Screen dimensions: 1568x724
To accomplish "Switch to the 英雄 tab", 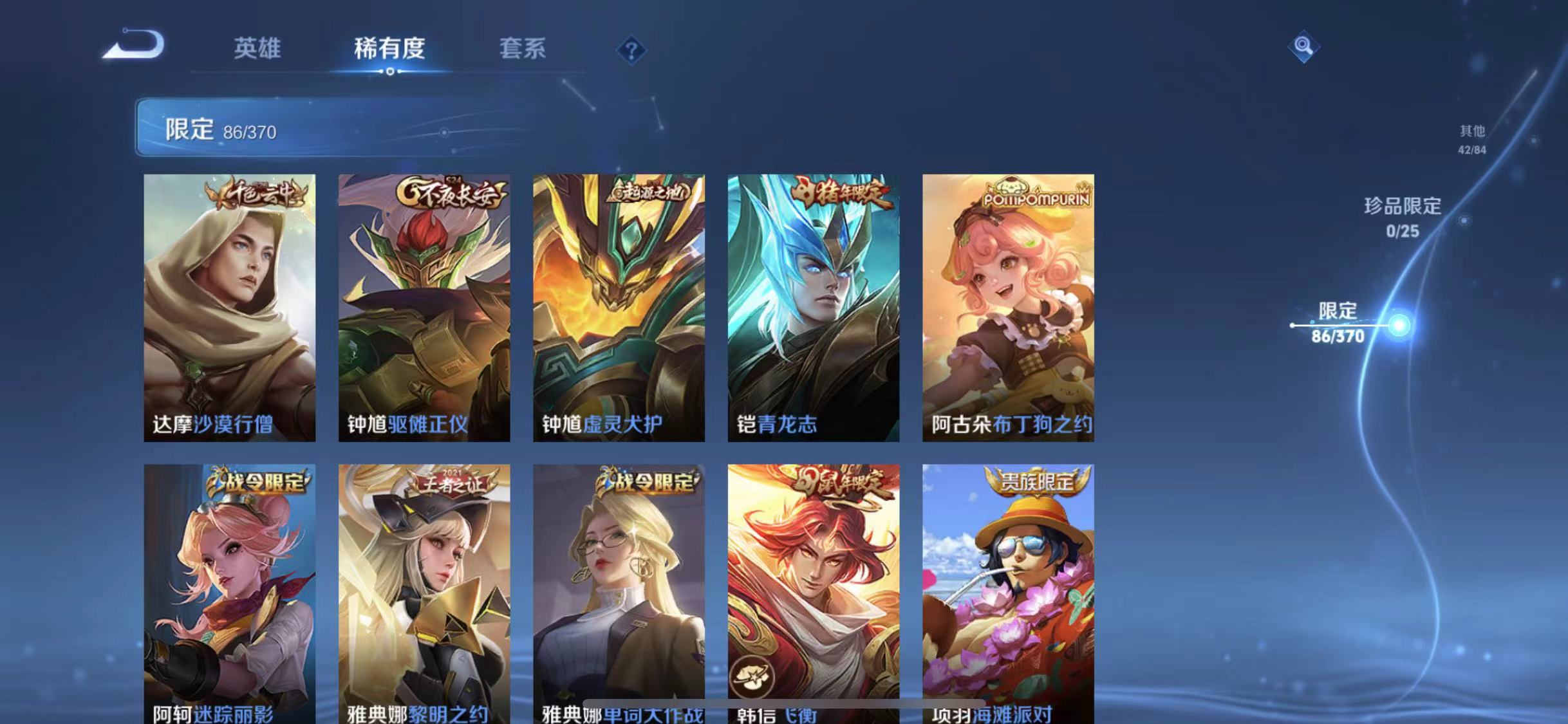I will pyautogui.click(x=257, y=48).
